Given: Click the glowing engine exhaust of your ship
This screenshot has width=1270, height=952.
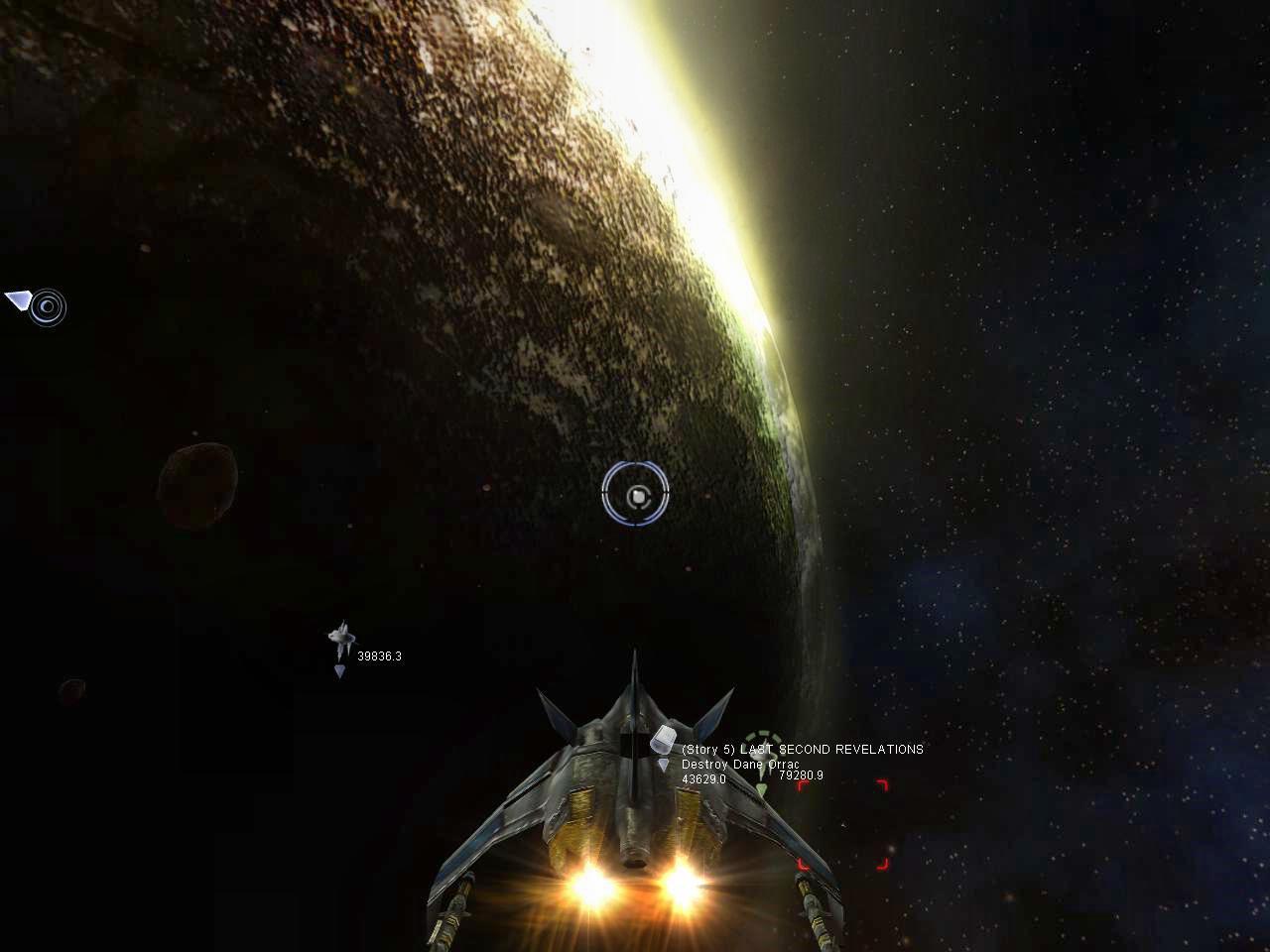Looking at the screenshot, I should click(x=588, y=882).
